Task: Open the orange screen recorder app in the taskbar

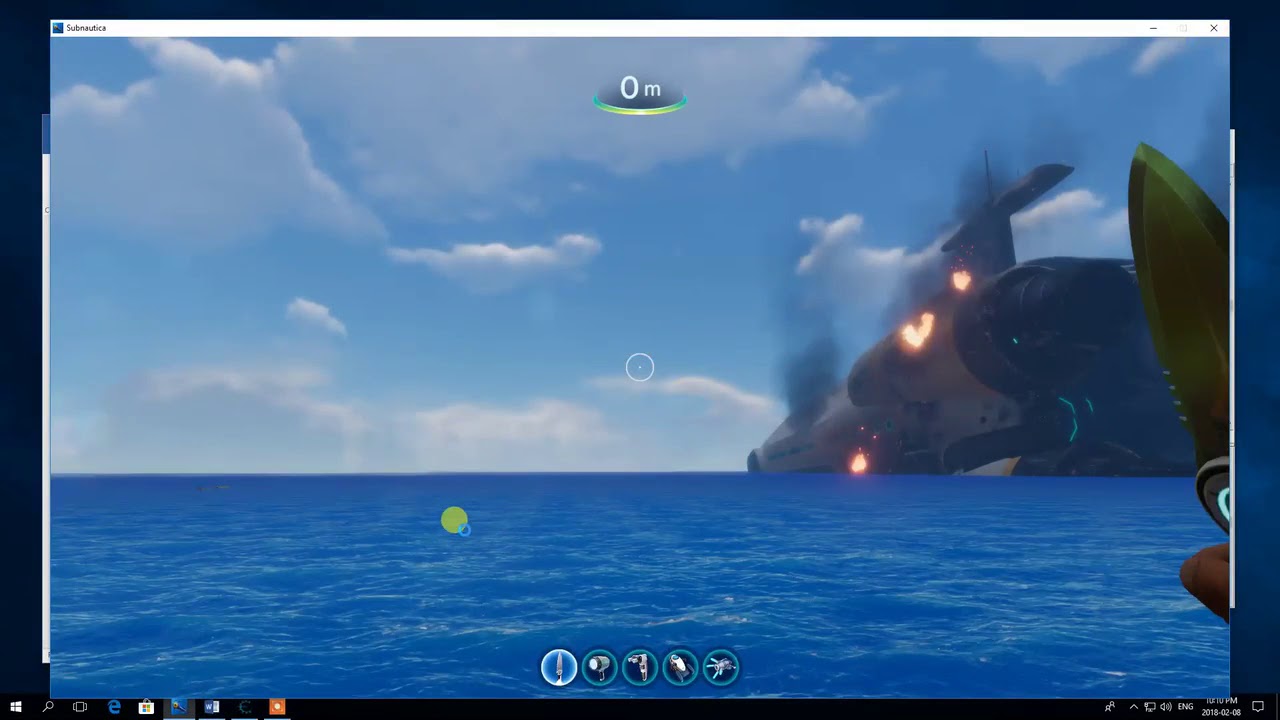Action: tap(277, 707)
